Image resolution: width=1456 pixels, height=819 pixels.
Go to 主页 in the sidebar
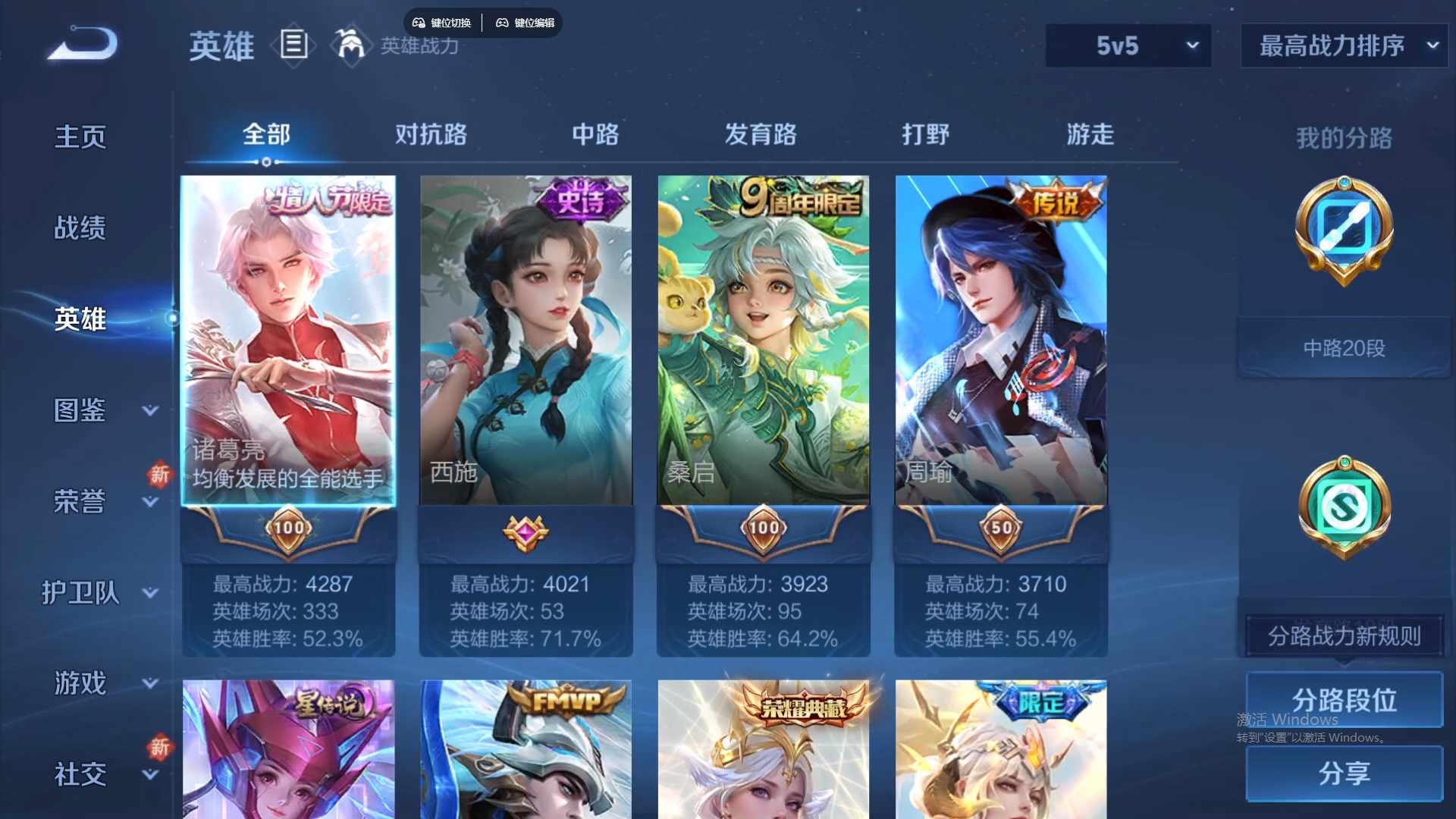pos(80,135)
